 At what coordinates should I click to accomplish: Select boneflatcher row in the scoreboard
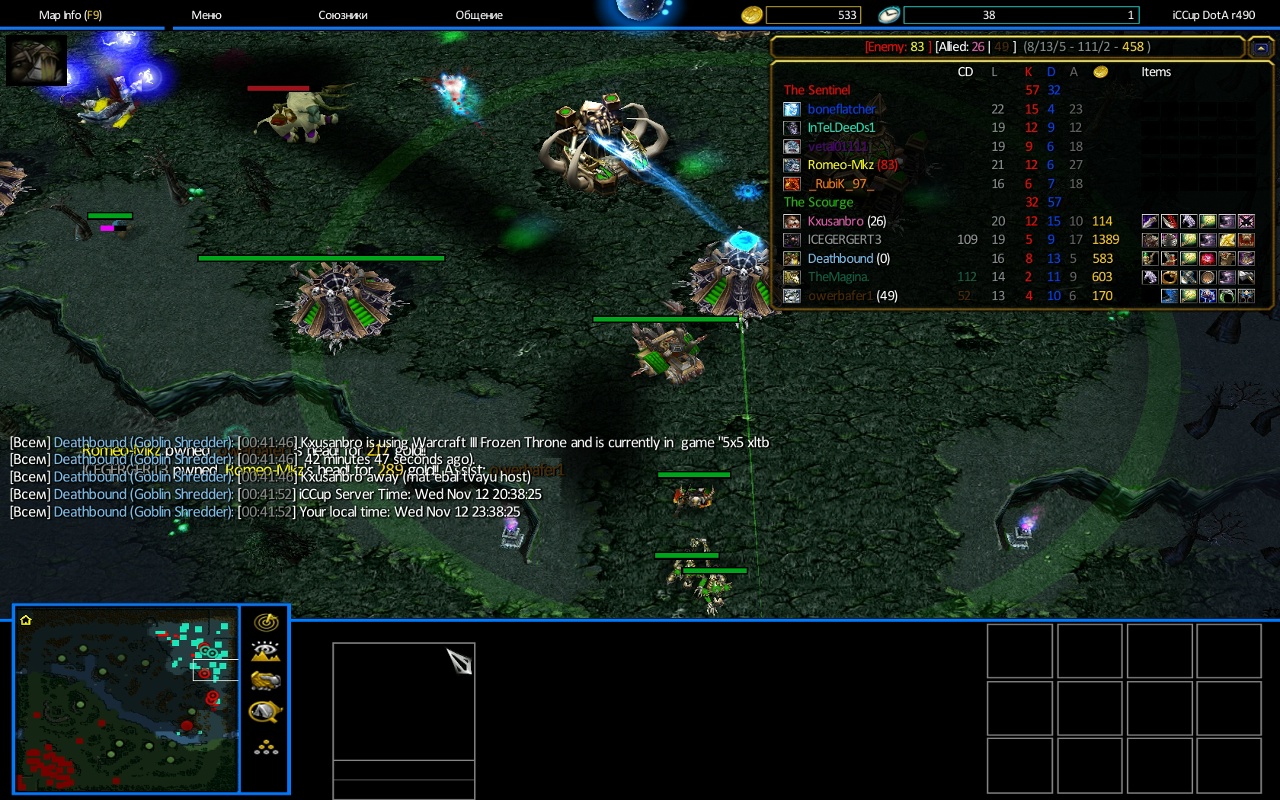842,109
